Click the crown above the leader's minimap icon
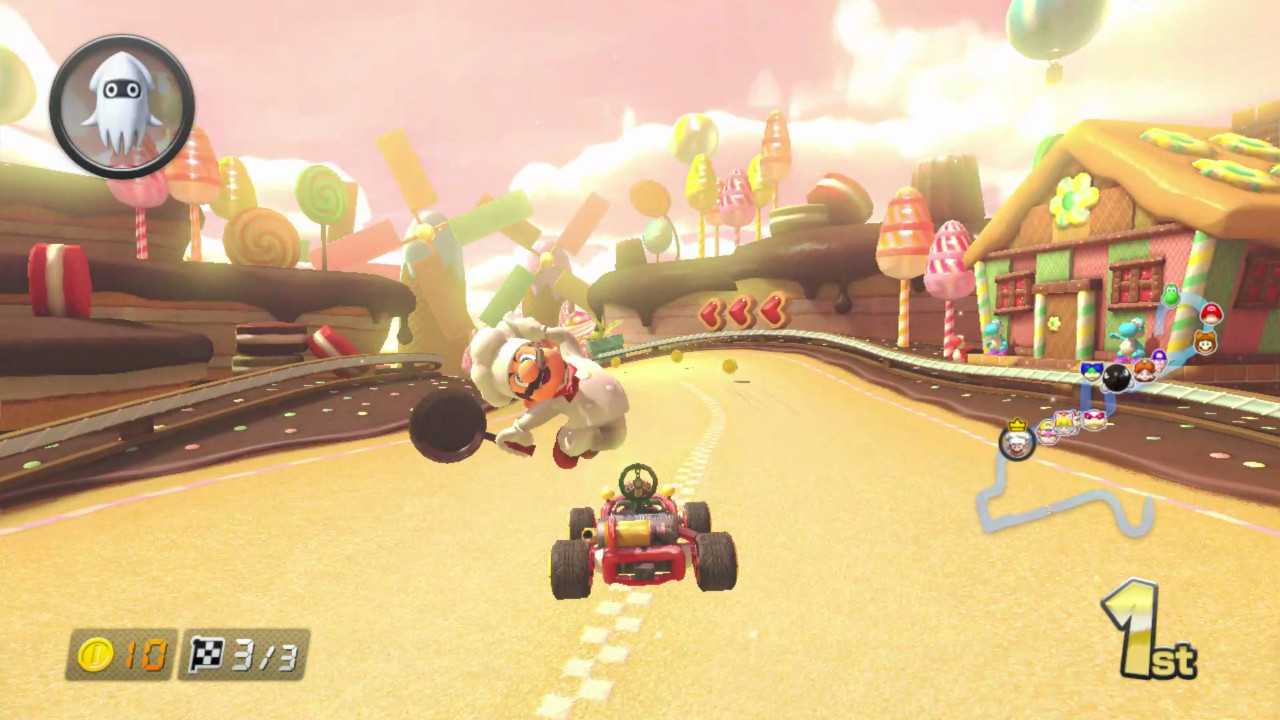Screen dimensions: 1280x720 1018,424
